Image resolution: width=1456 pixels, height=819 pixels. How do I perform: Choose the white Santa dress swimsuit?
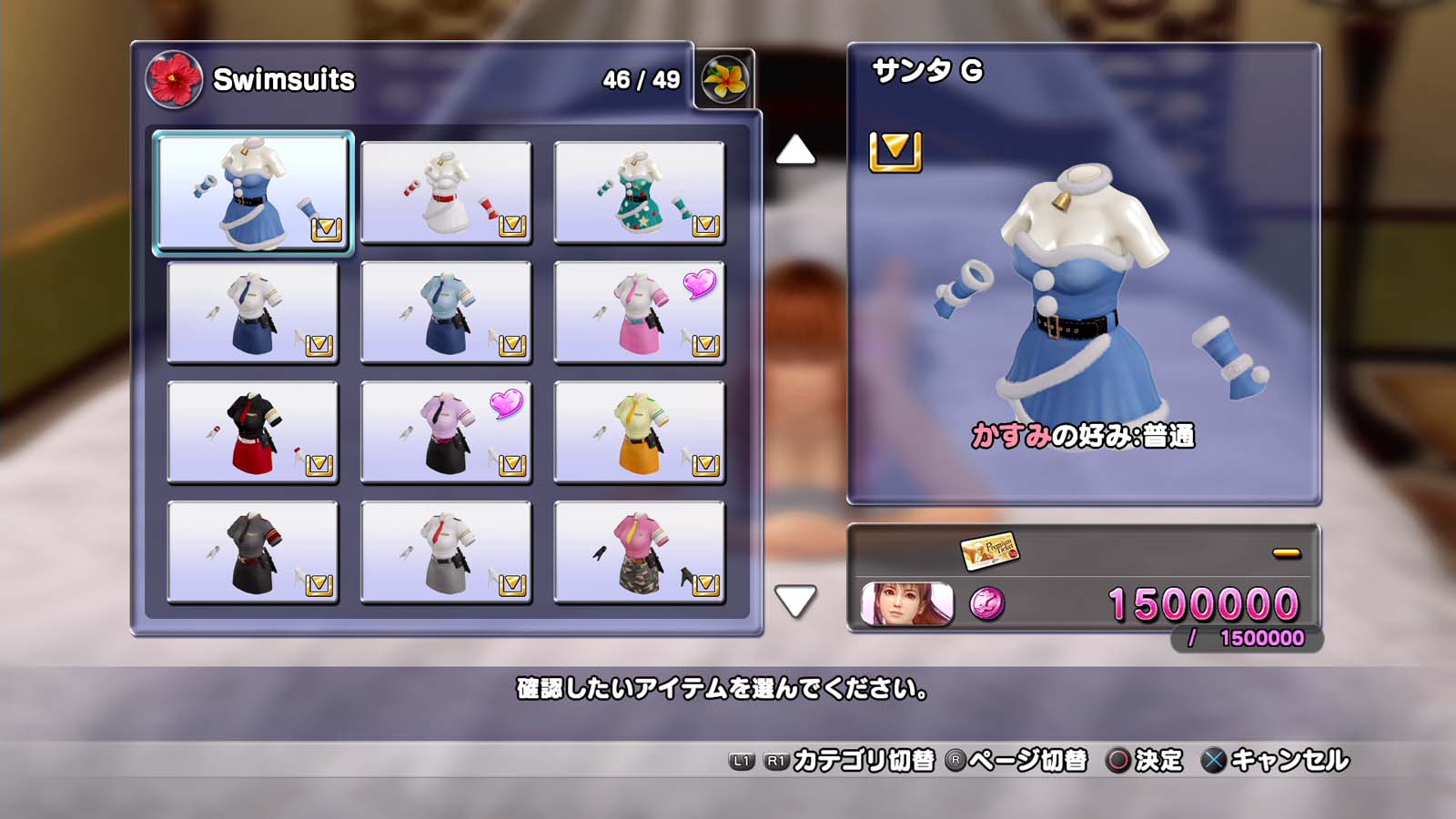point(446,192)
